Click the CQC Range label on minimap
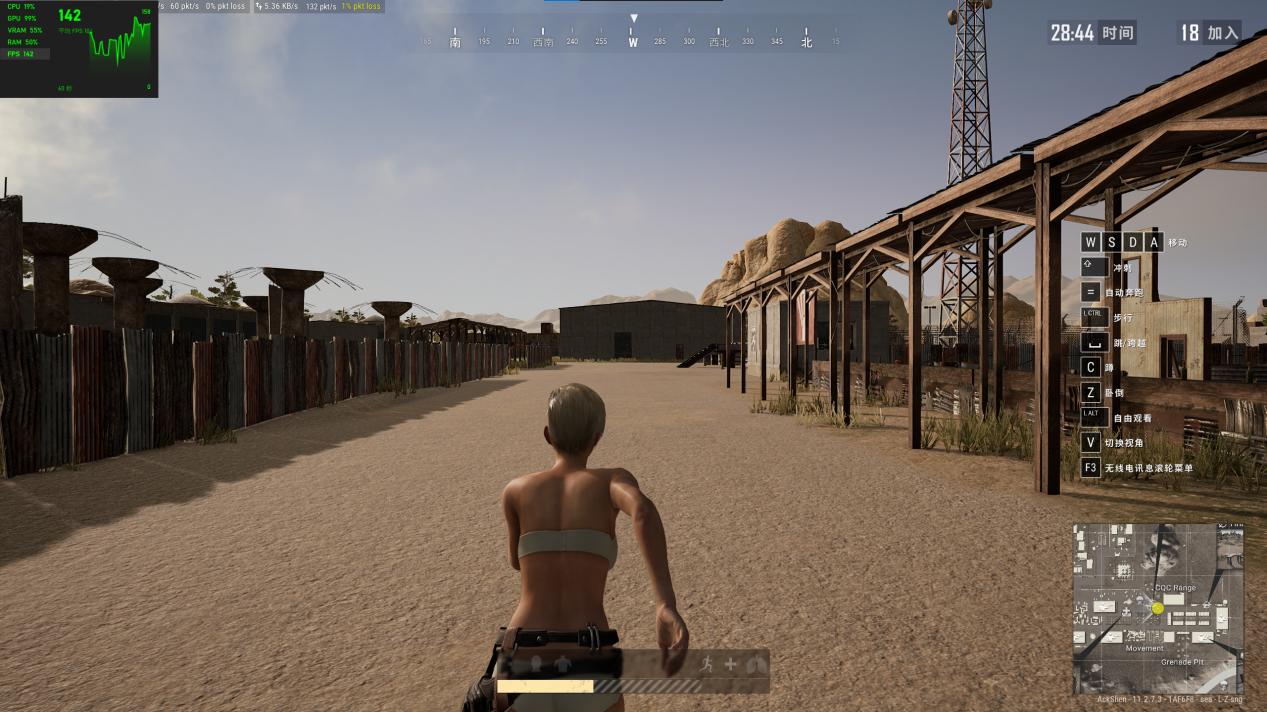The width and height of the screenshot is (1267, 712). point(1174,588)
